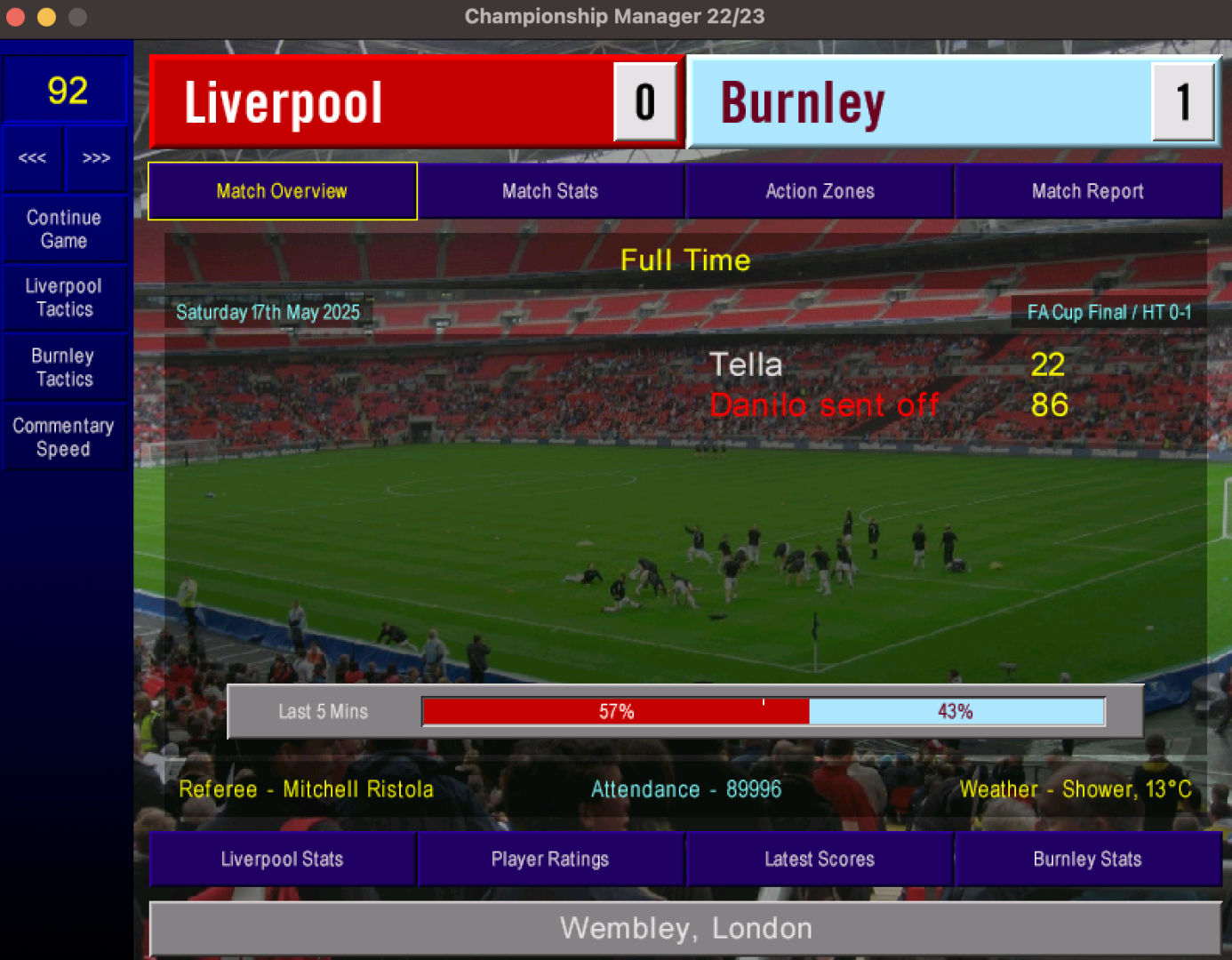The image size is (1232, 960).
Task: Open Burnley Stats
Action: [x=1087, y=860]
